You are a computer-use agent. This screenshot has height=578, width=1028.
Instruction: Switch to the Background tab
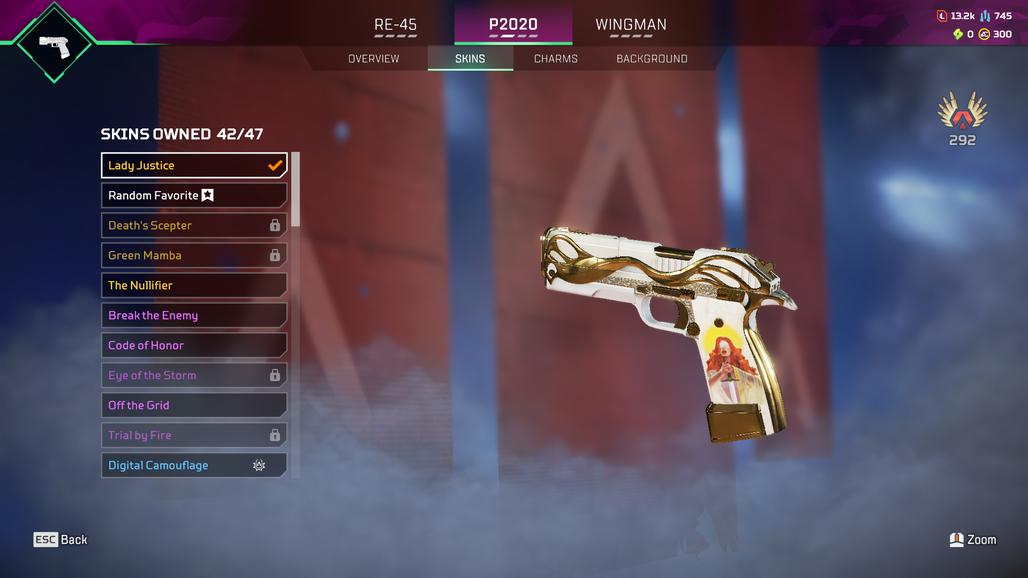point(651,59)
